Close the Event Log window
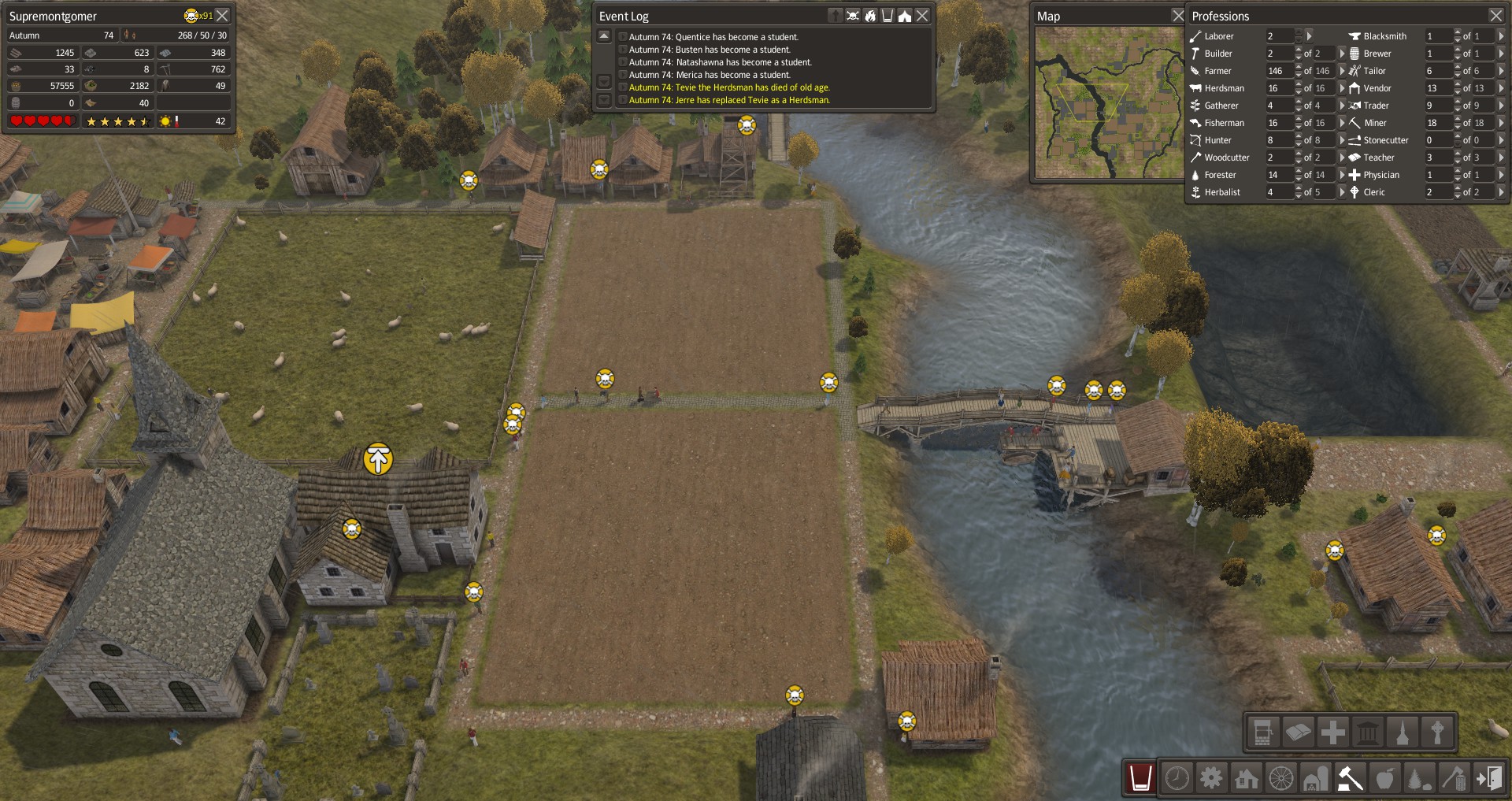This screenshot has width=1512, height=801. click(922, 16)
